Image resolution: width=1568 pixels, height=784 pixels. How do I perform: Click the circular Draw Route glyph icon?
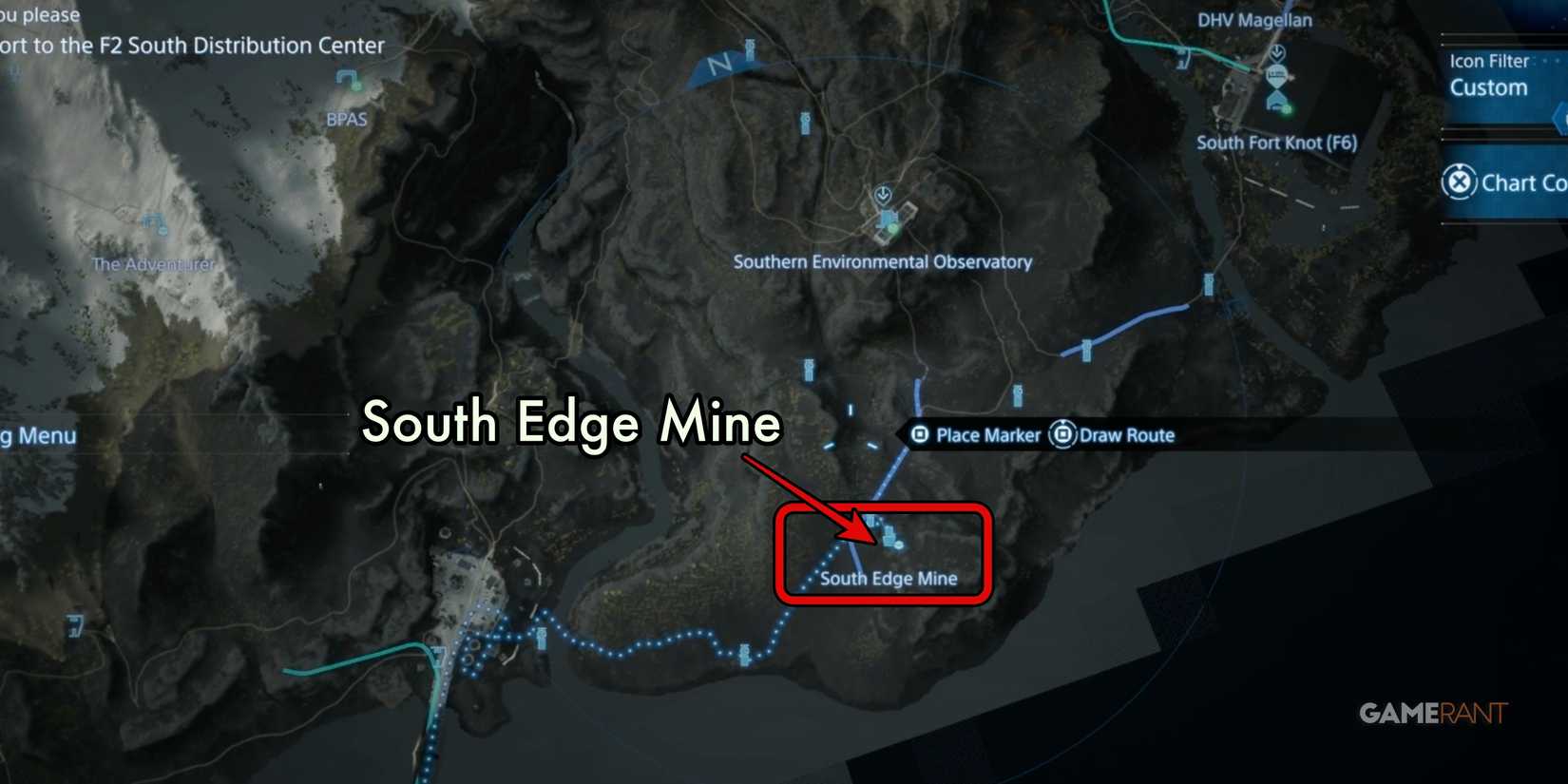tap(1061, 434)
